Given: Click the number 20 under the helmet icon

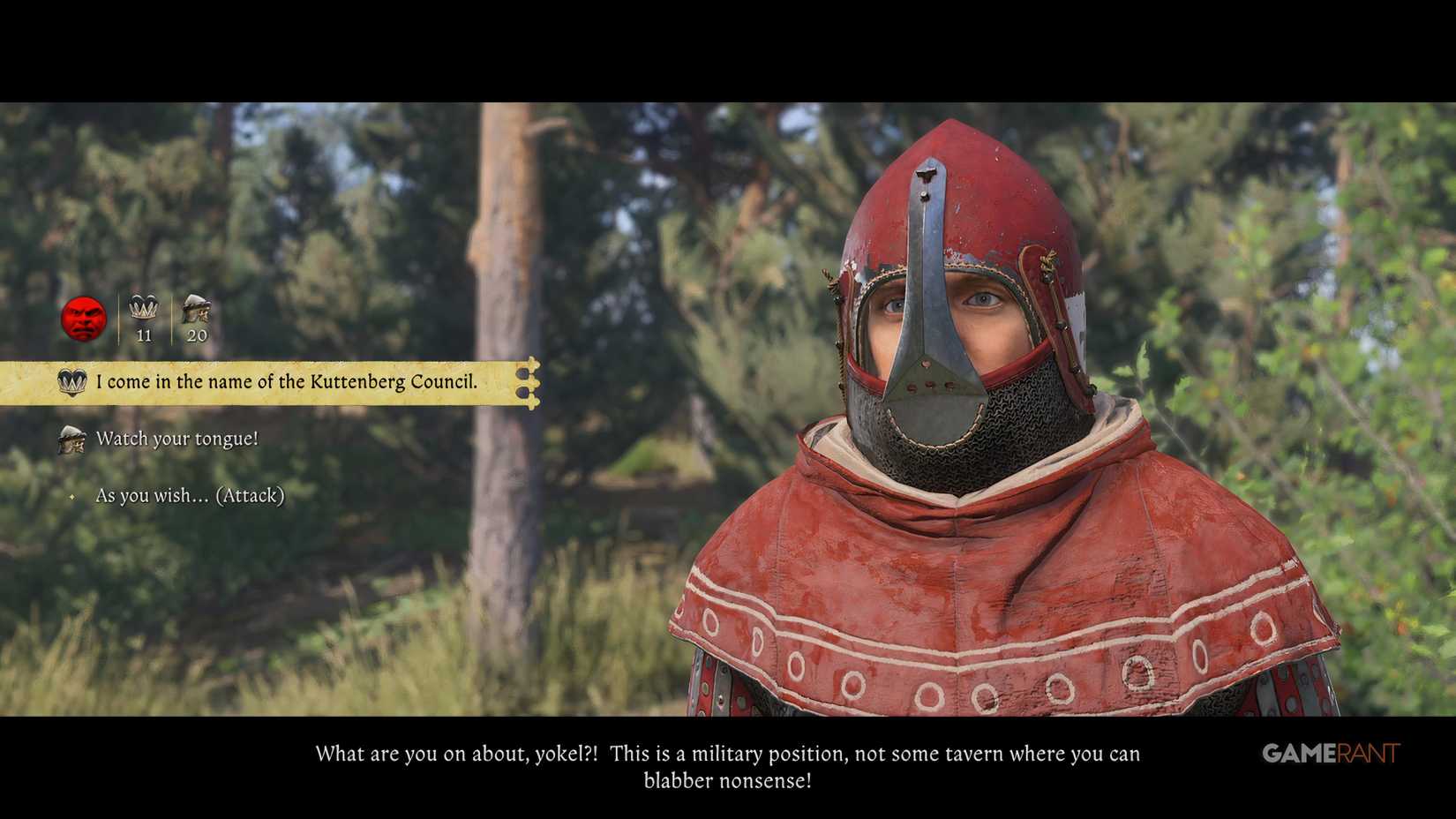Looking at the screenshot, I should [x=196, y=335].
